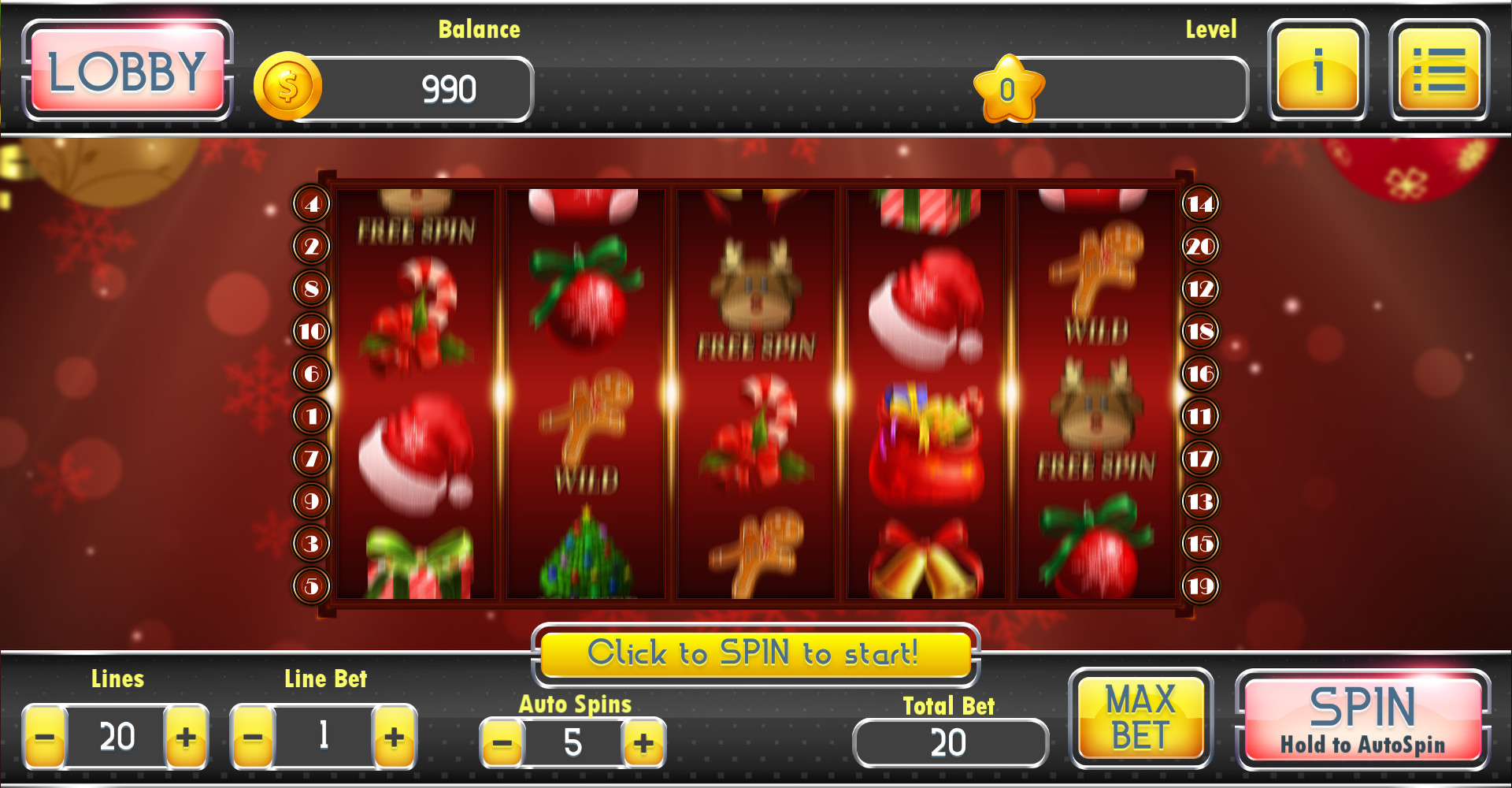Select payline number 14 on the right
This screenshot has width=1512, height=788.
pyautogui.click(x=1200, y=203)
